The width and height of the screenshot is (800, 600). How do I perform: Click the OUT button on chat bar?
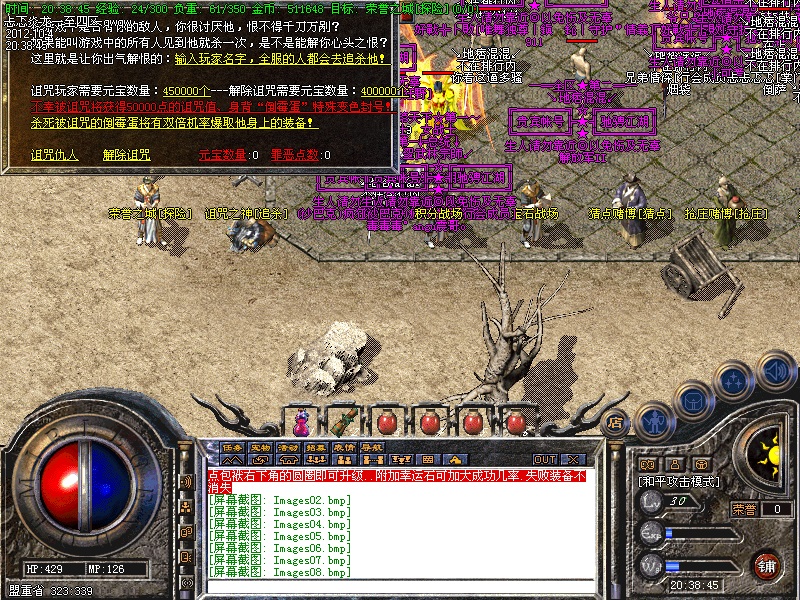point(544,459)
